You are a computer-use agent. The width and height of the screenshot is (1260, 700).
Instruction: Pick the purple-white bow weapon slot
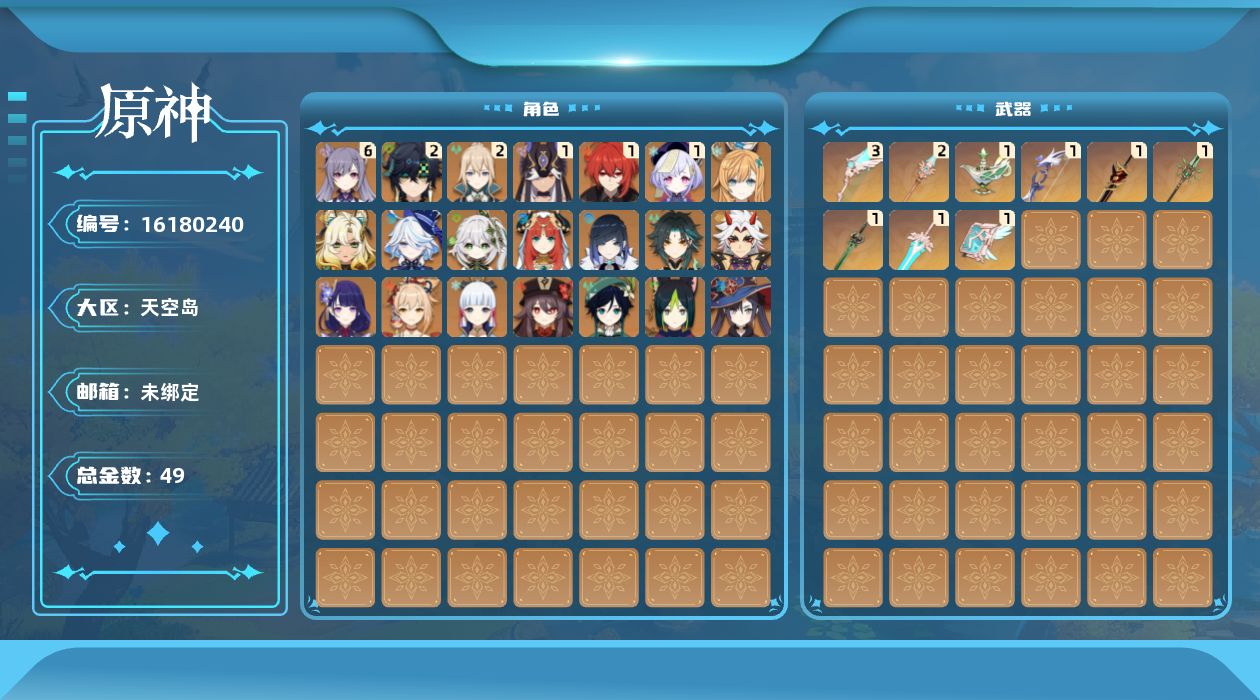click(x=1051, y=172)
